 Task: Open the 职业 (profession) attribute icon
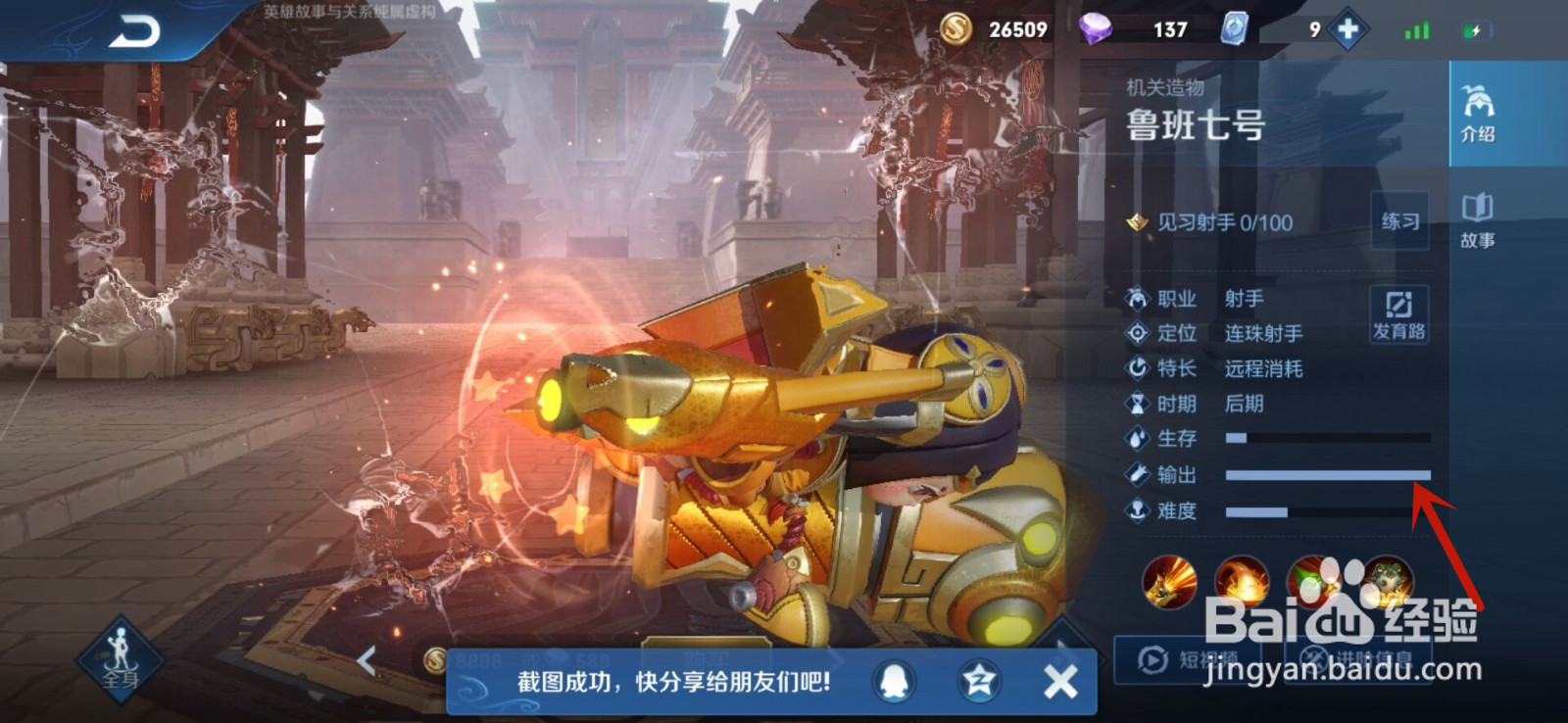point(1138,300)
